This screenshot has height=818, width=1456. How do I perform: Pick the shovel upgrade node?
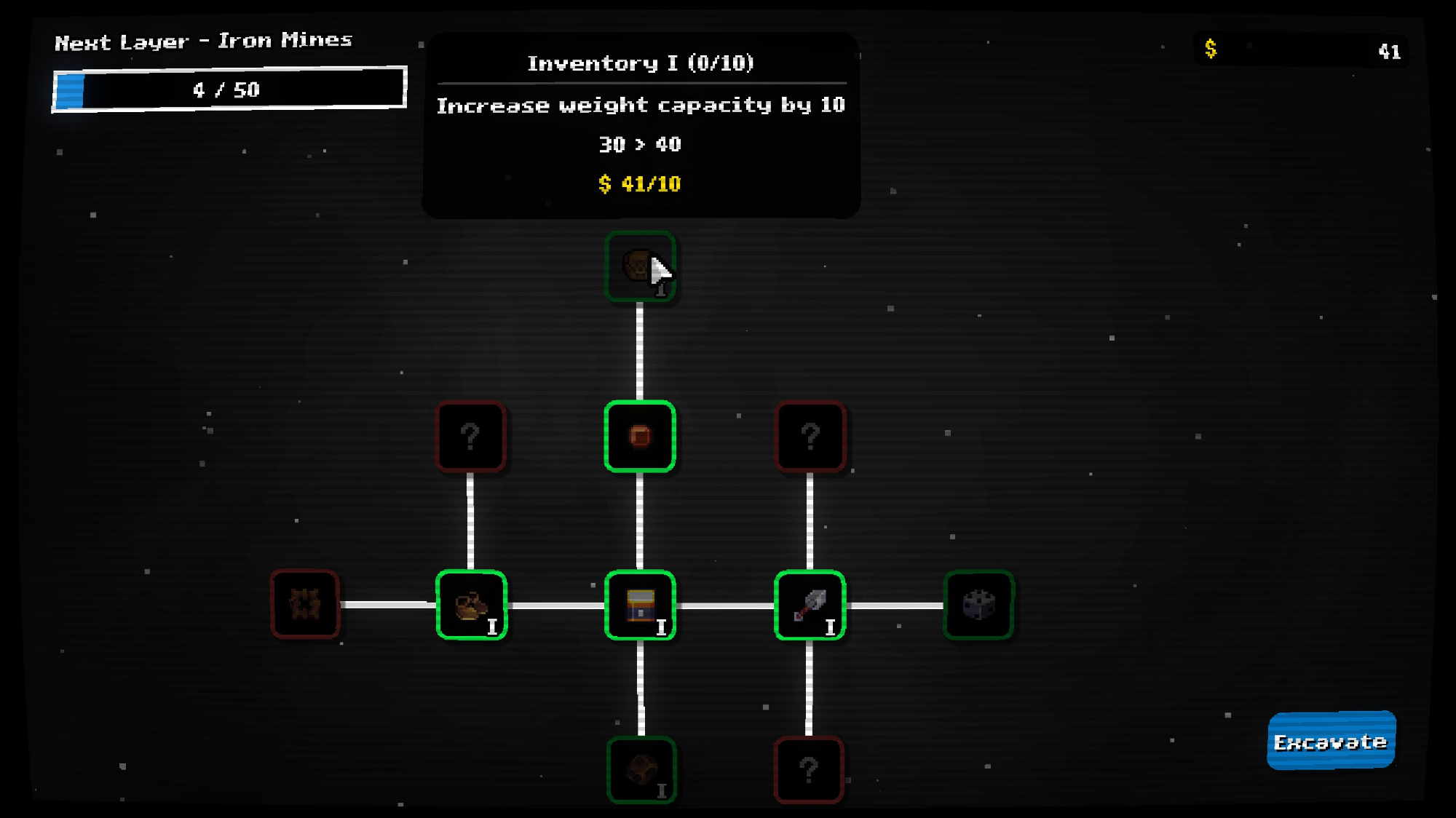810,605
